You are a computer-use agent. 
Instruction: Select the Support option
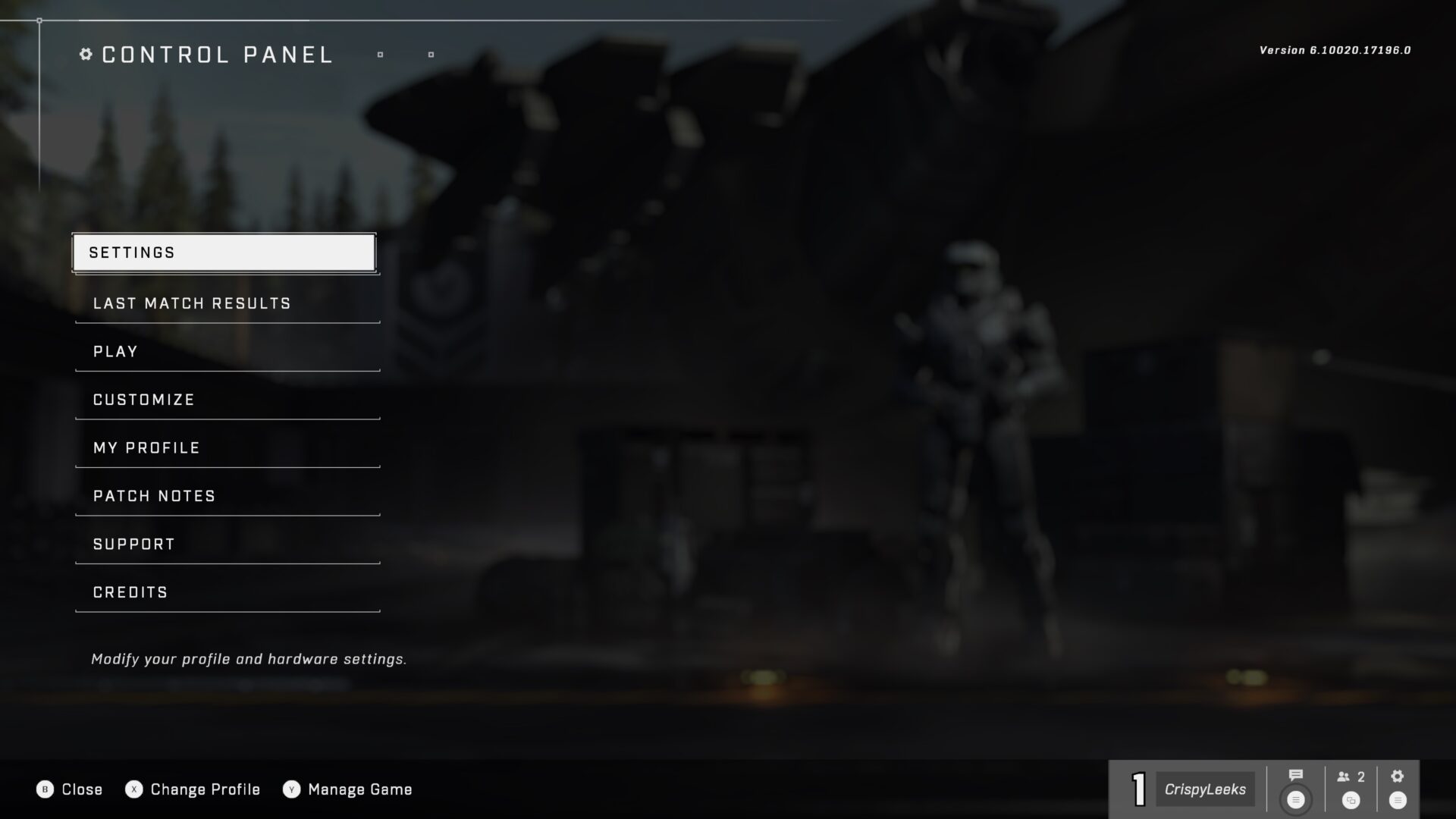click(133, 544)
